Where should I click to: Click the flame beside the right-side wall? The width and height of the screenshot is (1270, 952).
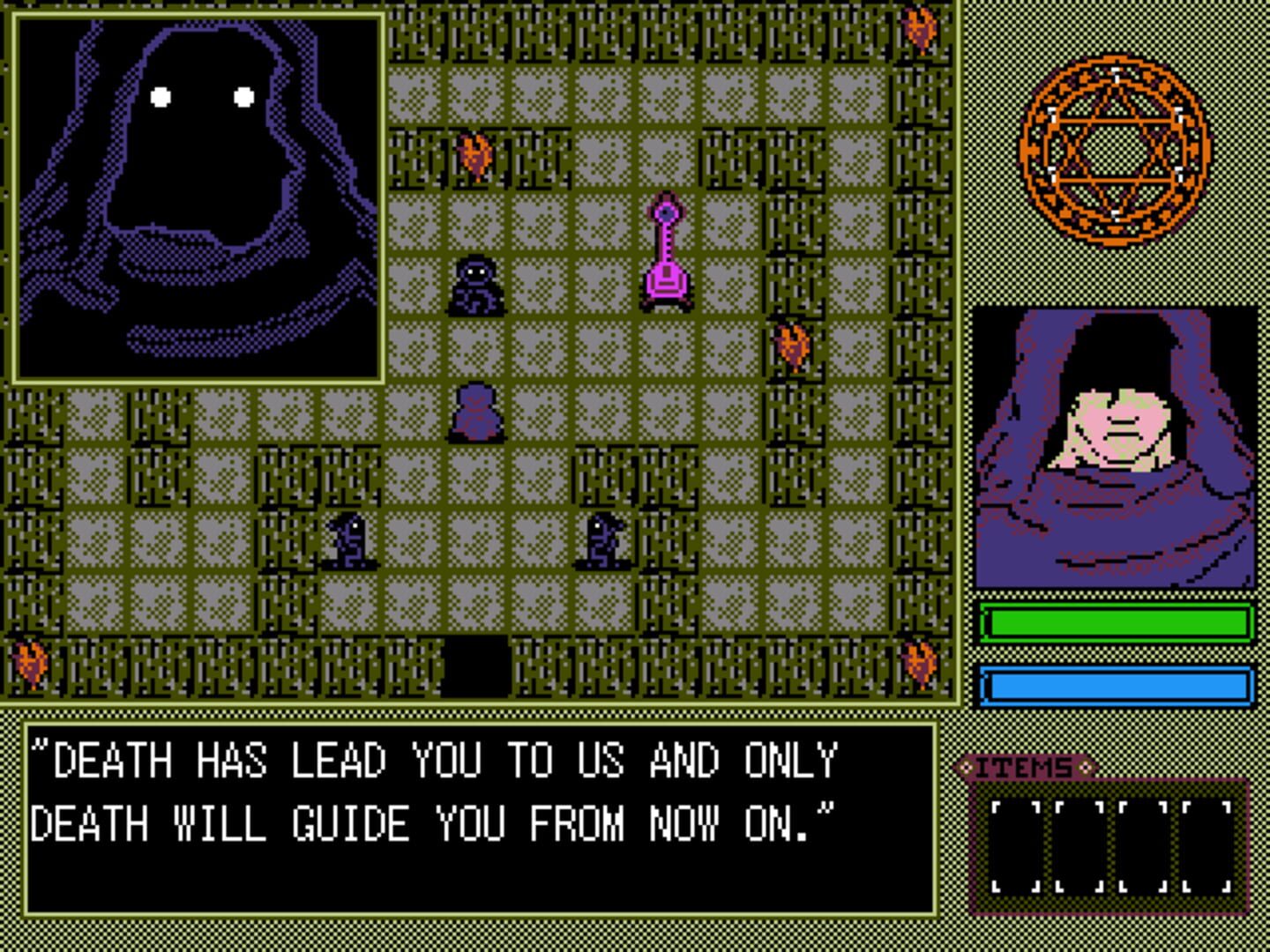(x=792, y=344)
